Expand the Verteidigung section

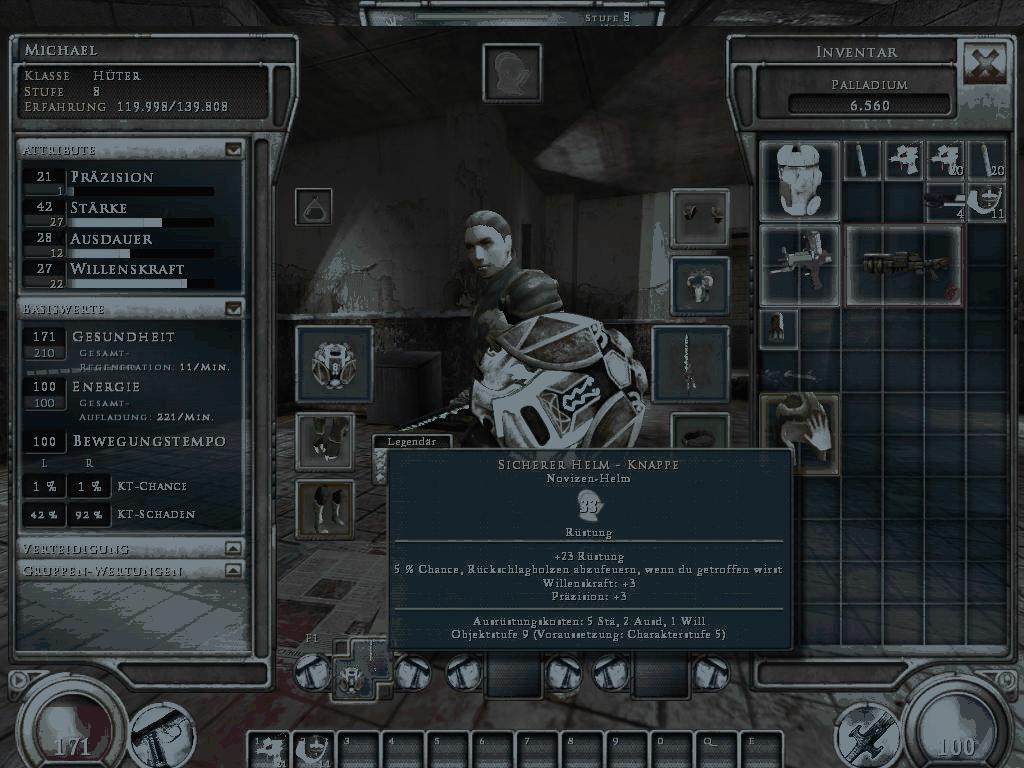233,549
